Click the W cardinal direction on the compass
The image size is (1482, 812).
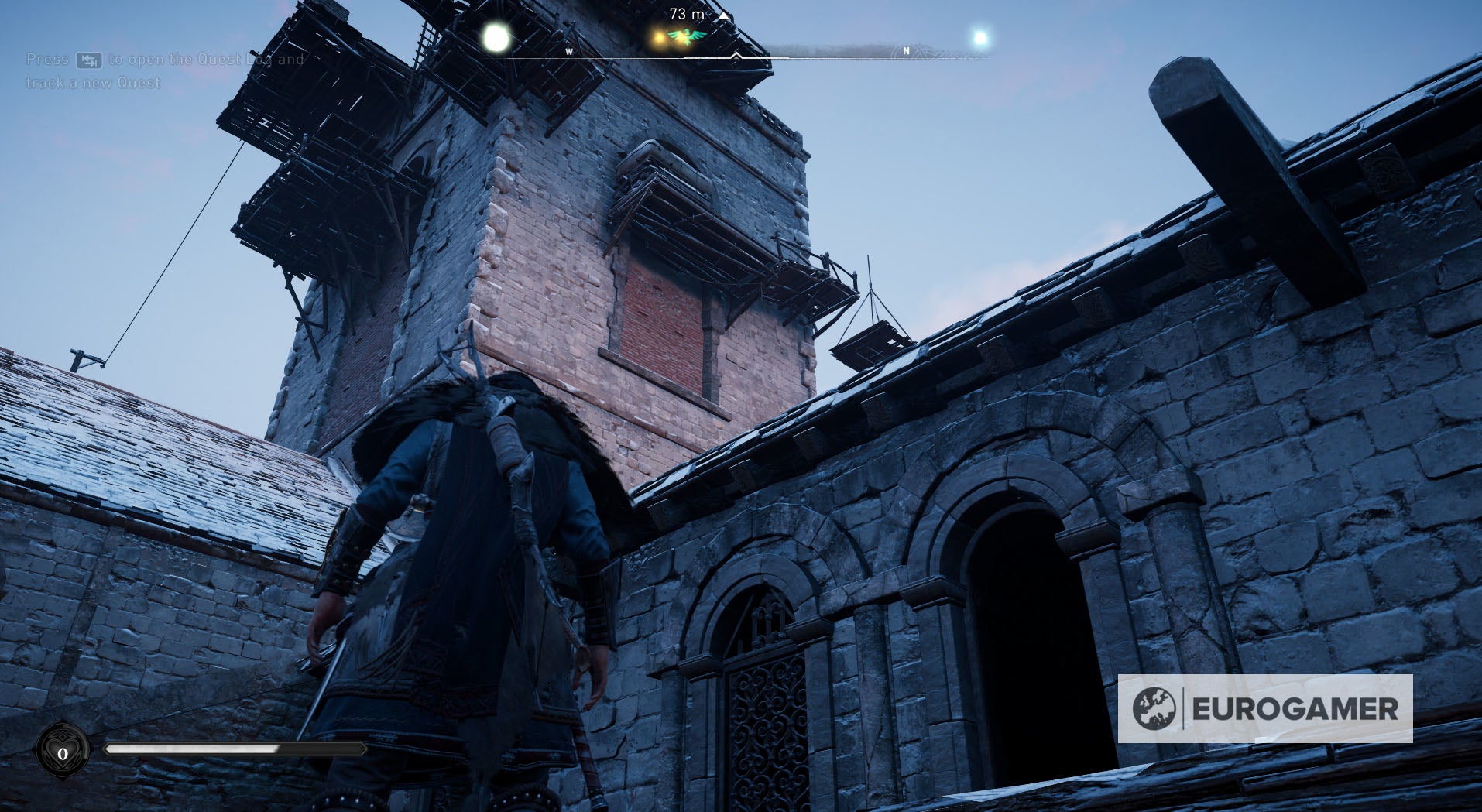pyautogui.click(x=569, y=53)
